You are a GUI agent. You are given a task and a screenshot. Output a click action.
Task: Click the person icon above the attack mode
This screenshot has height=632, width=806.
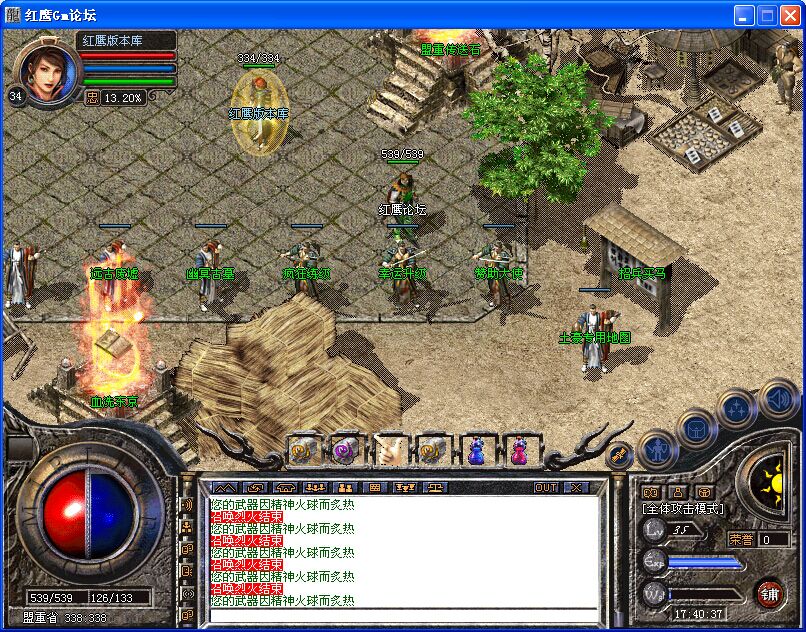678,492
